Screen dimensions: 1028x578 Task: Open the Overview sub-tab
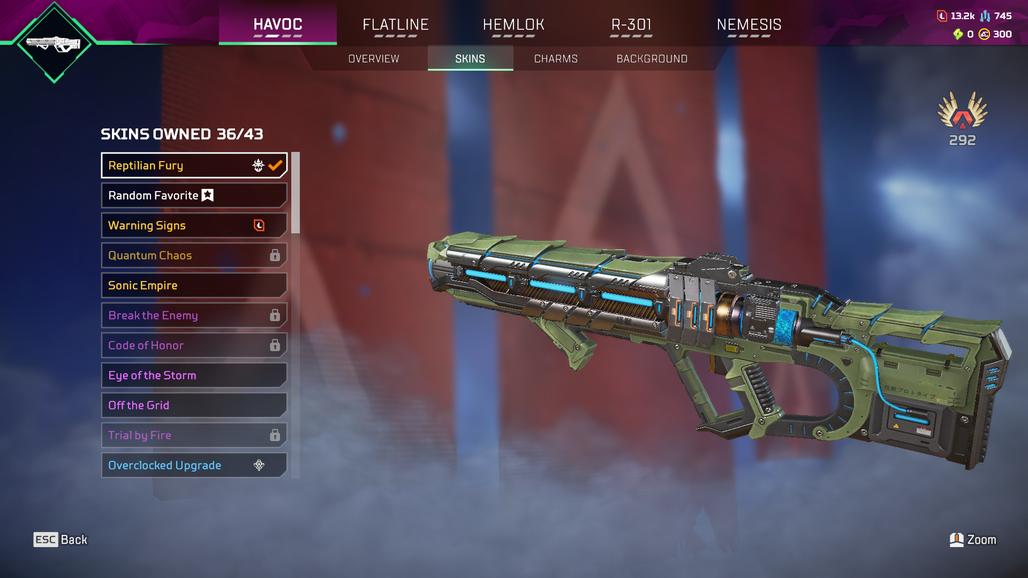click(x=374, y=59)
